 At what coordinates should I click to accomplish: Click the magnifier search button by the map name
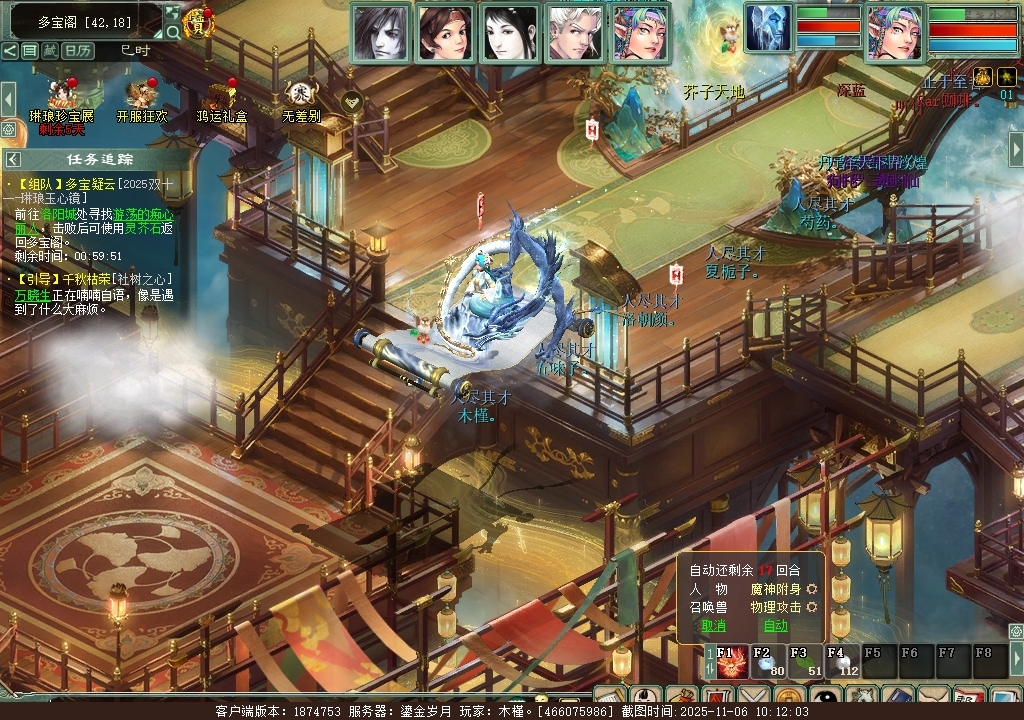click(x=173, y=32)
